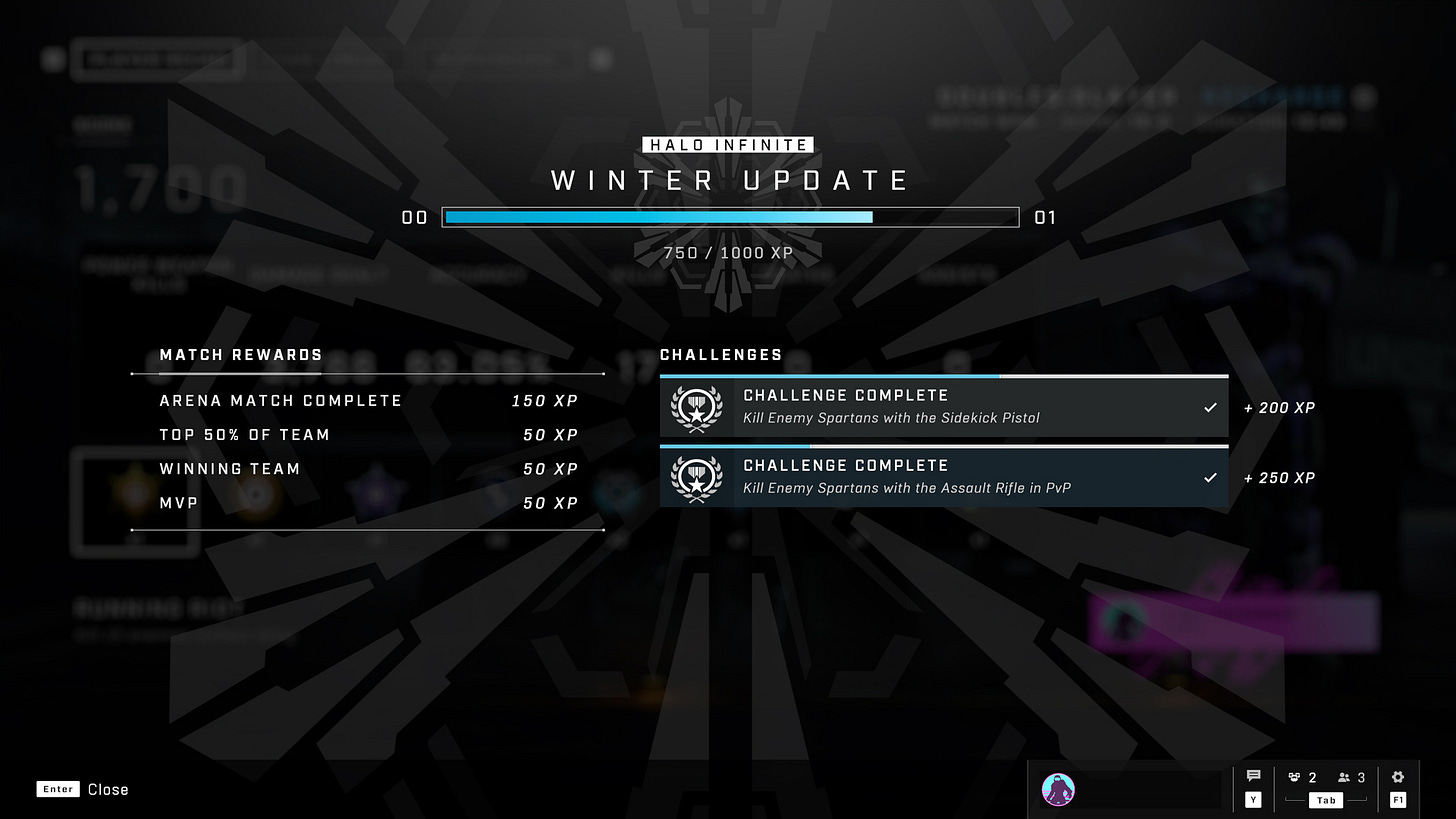The image size is (1456, 819).
Task: Click the Match Rewards section header
Action: 241,355
